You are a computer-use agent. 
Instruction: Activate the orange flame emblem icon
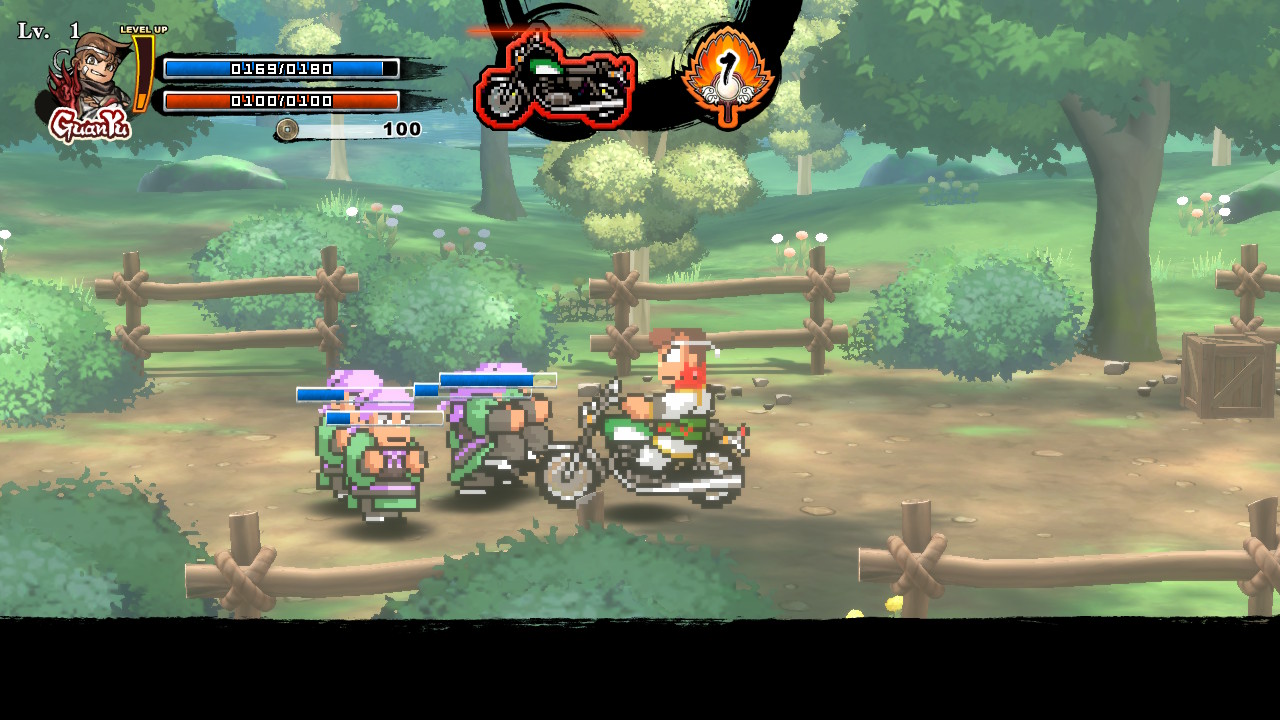729,75
